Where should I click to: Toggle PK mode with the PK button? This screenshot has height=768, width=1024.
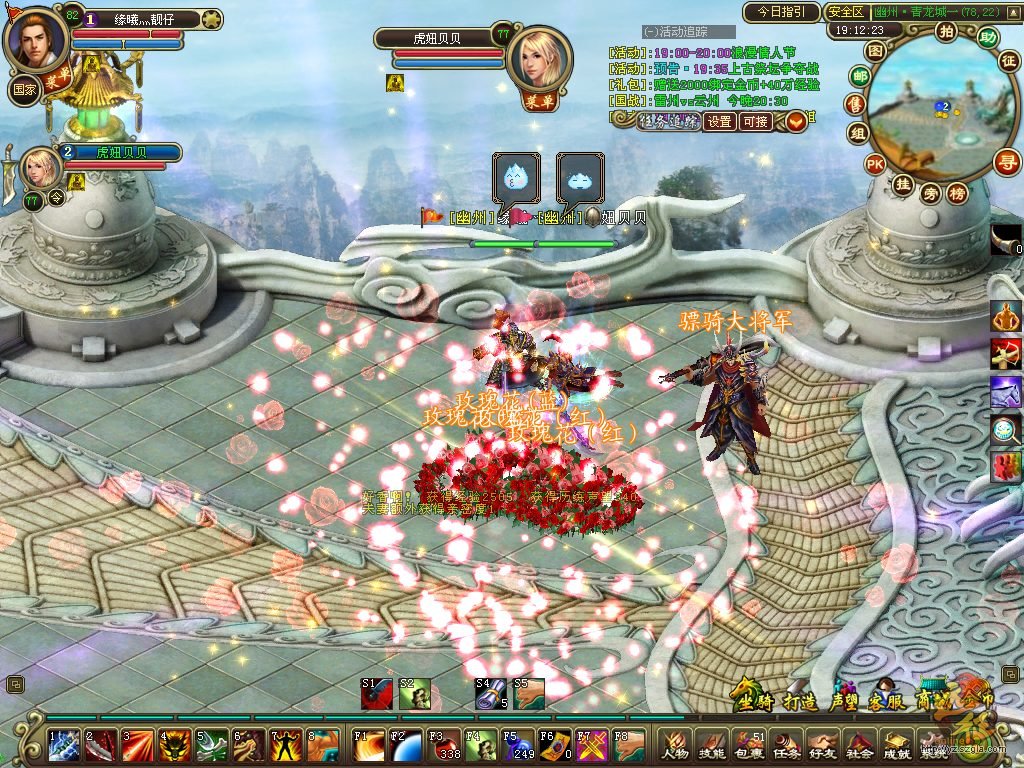(875, 164)
